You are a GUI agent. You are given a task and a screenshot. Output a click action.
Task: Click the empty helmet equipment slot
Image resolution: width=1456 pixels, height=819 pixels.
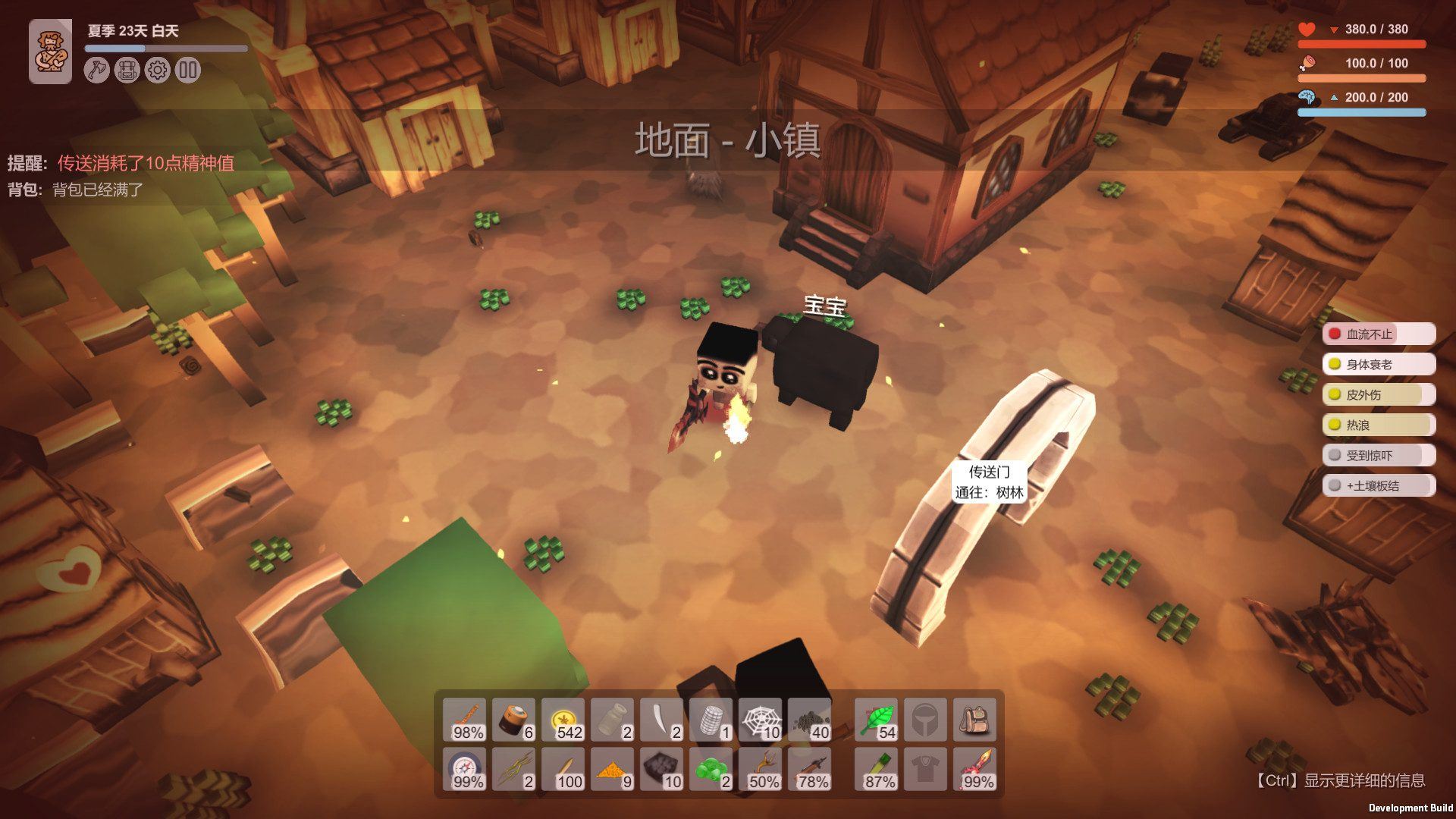[x=927, y=720]
